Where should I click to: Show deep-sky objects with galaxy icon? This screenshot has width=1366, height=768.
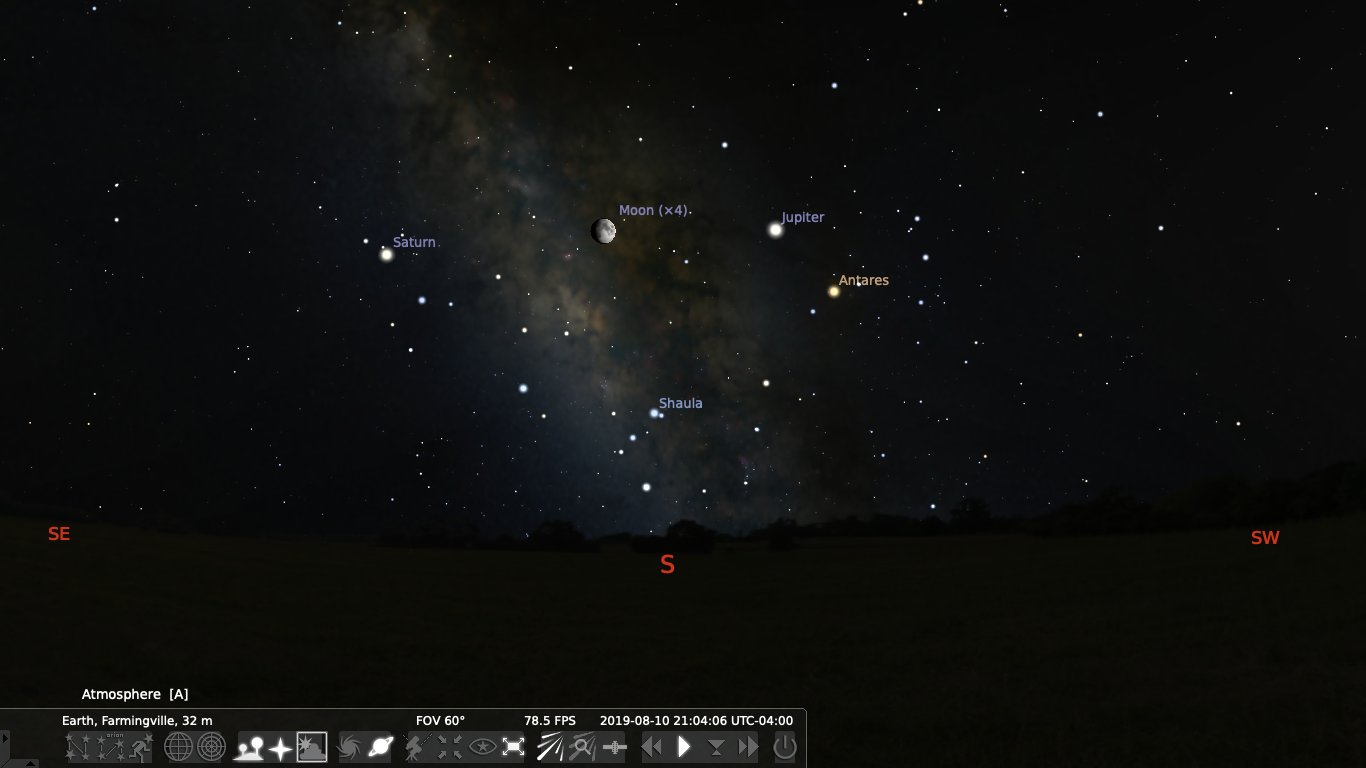pos(349,747)
